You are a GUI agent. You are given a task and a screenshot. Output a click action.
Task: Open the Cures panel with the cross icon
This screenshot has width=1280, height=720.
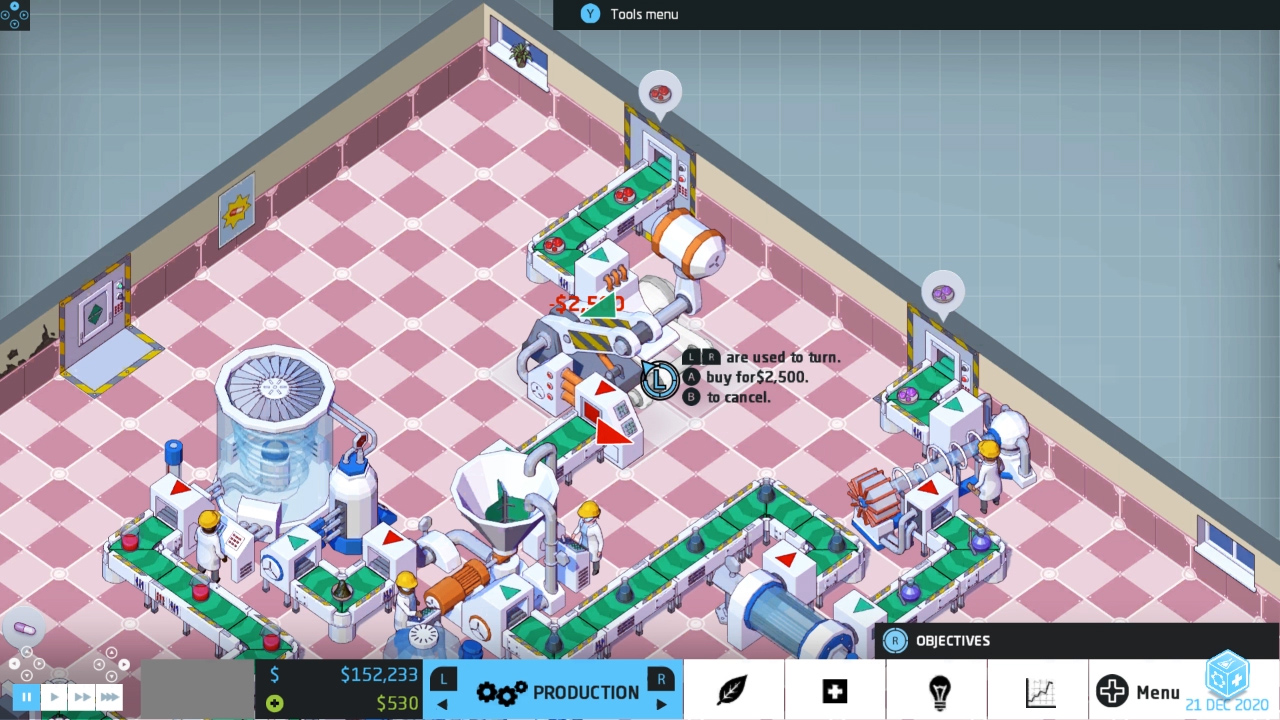pyautogui.click(x=834, y=690)
